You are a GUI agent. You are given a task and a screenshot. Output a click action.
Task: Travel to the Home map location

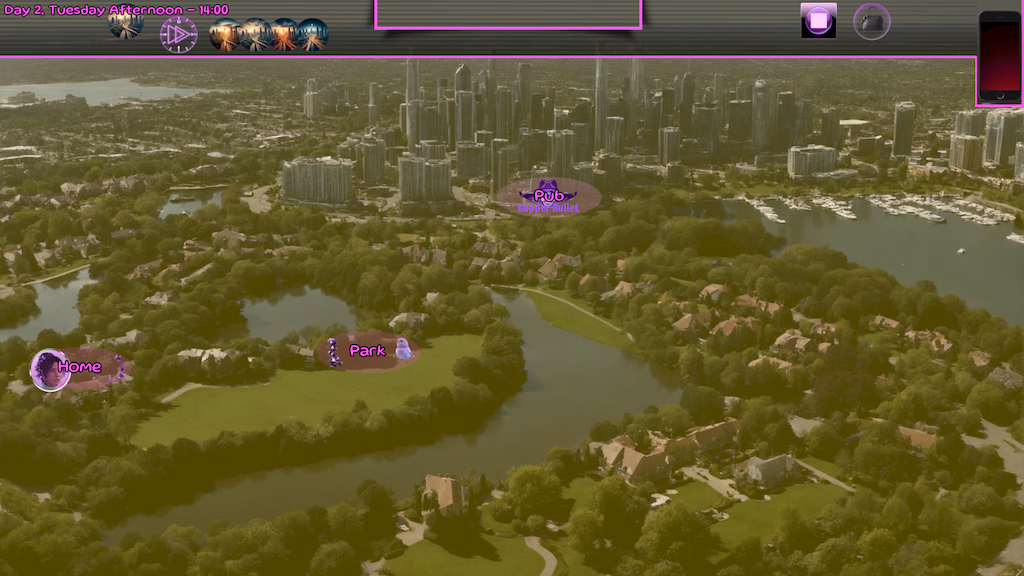[x=77, y=368]
